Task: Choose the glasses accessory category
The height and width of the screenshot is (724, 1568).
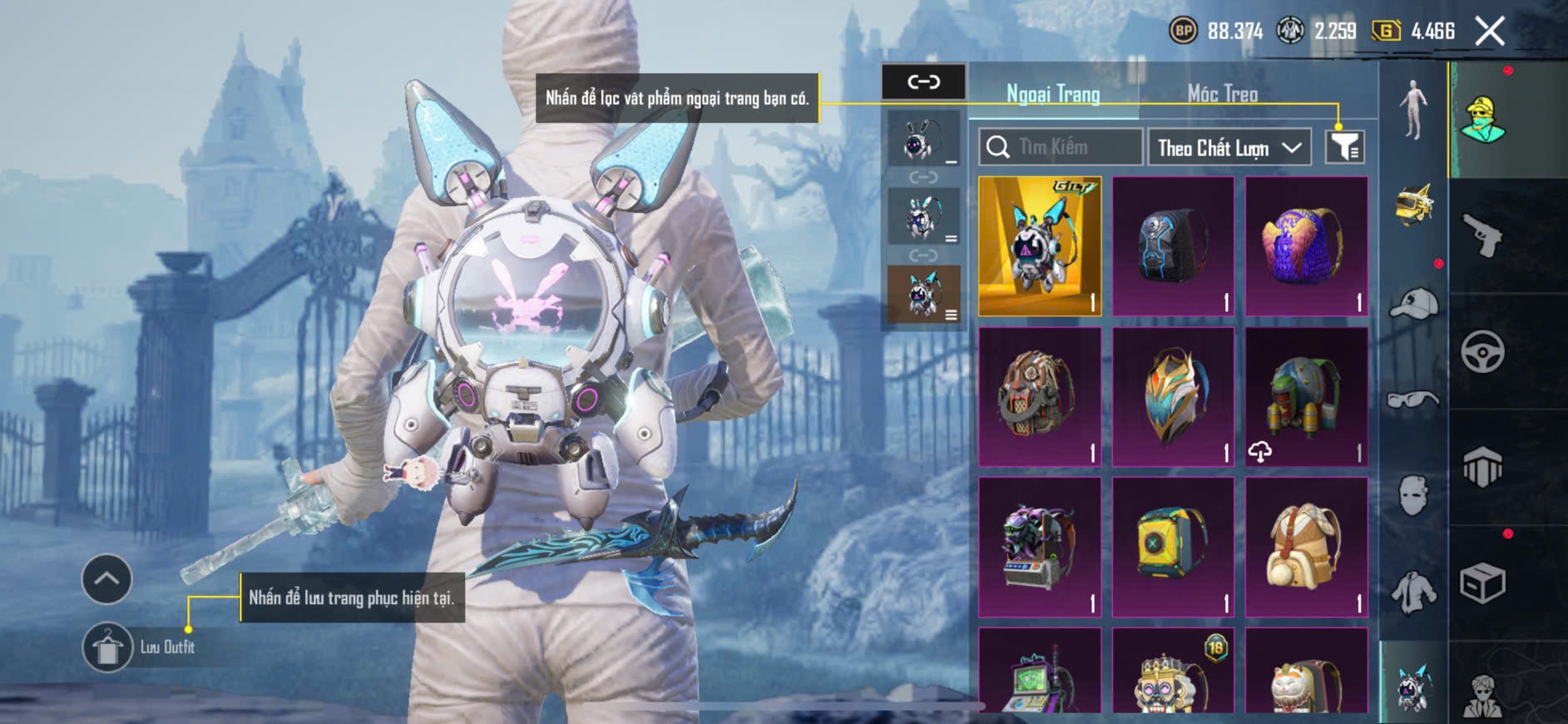Action: (x=1413, y=400)
